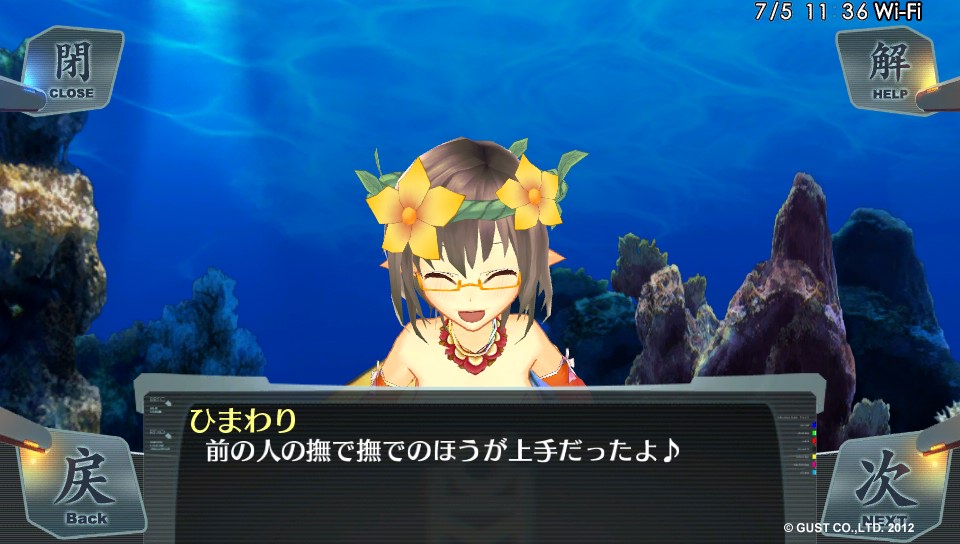Go back with the 戻 Back button
This screenshot has height=544, width=960.
click(85, 486)
